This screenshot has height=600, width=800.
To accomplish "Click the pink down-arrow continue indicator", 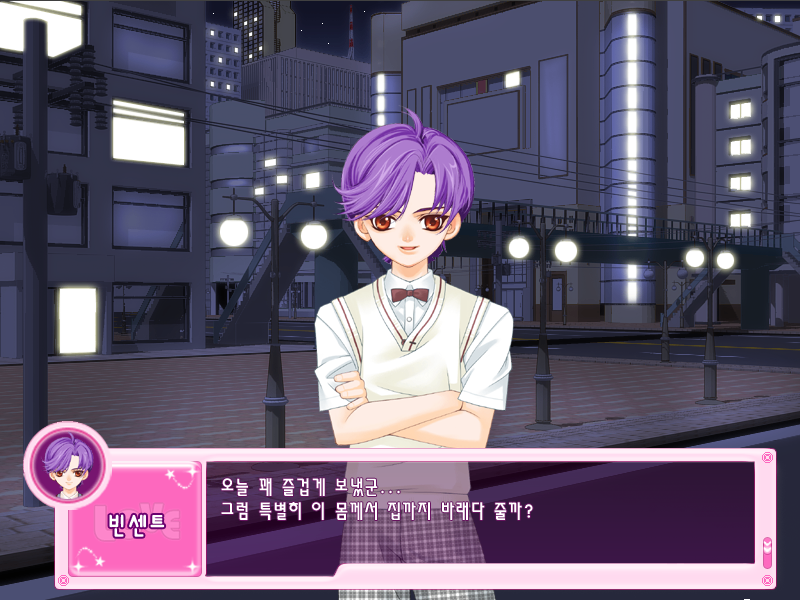I will pyautogui.click(x=767, y=551).
